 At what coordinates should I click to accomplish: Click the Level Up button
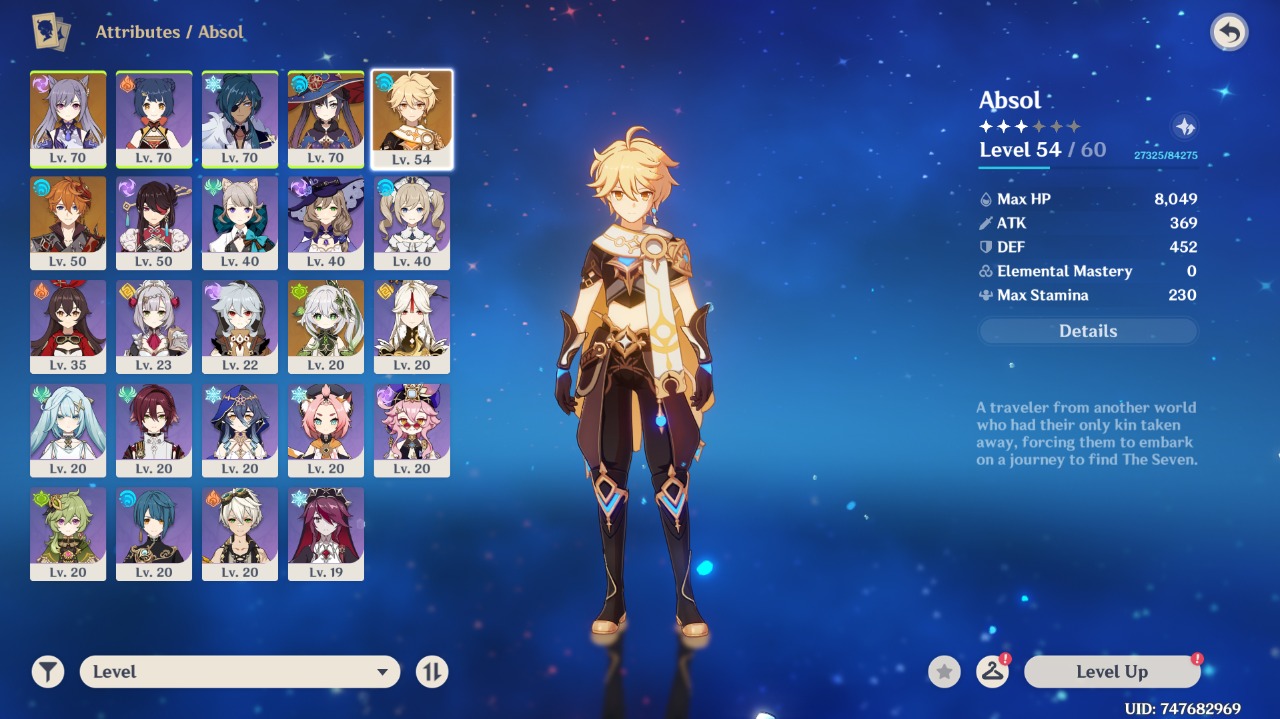point(1111,672)
